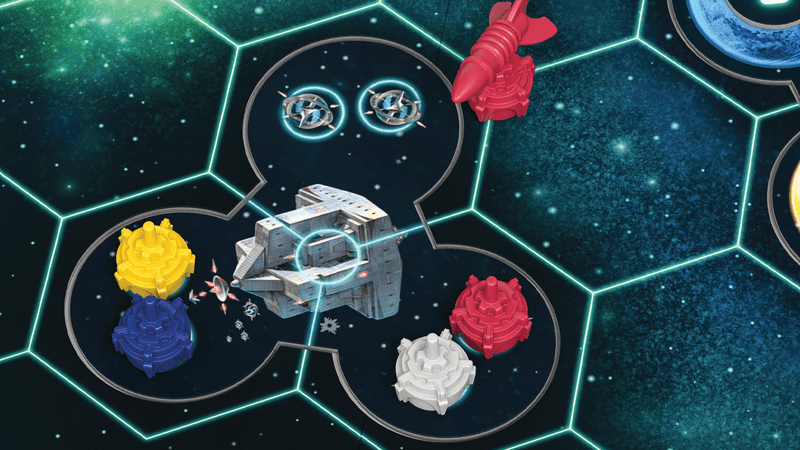Viewport: 800px width, 450px height.
Task: Select the yellow structure piece
Action: point(153,260)
